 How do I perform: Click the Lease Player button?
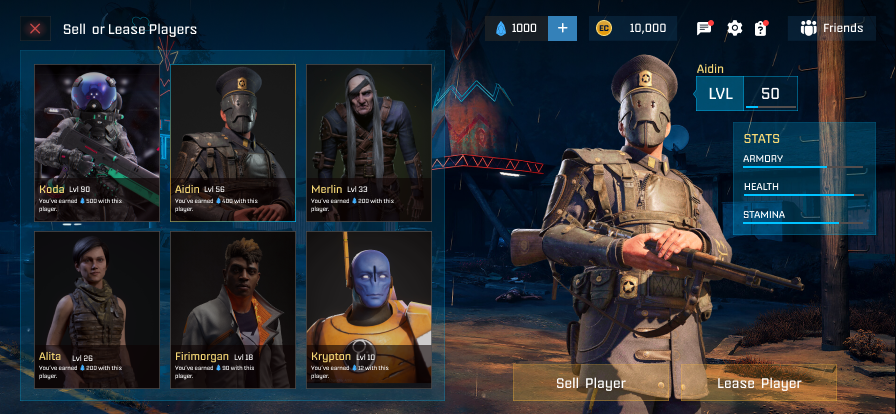tap(759, 383)
